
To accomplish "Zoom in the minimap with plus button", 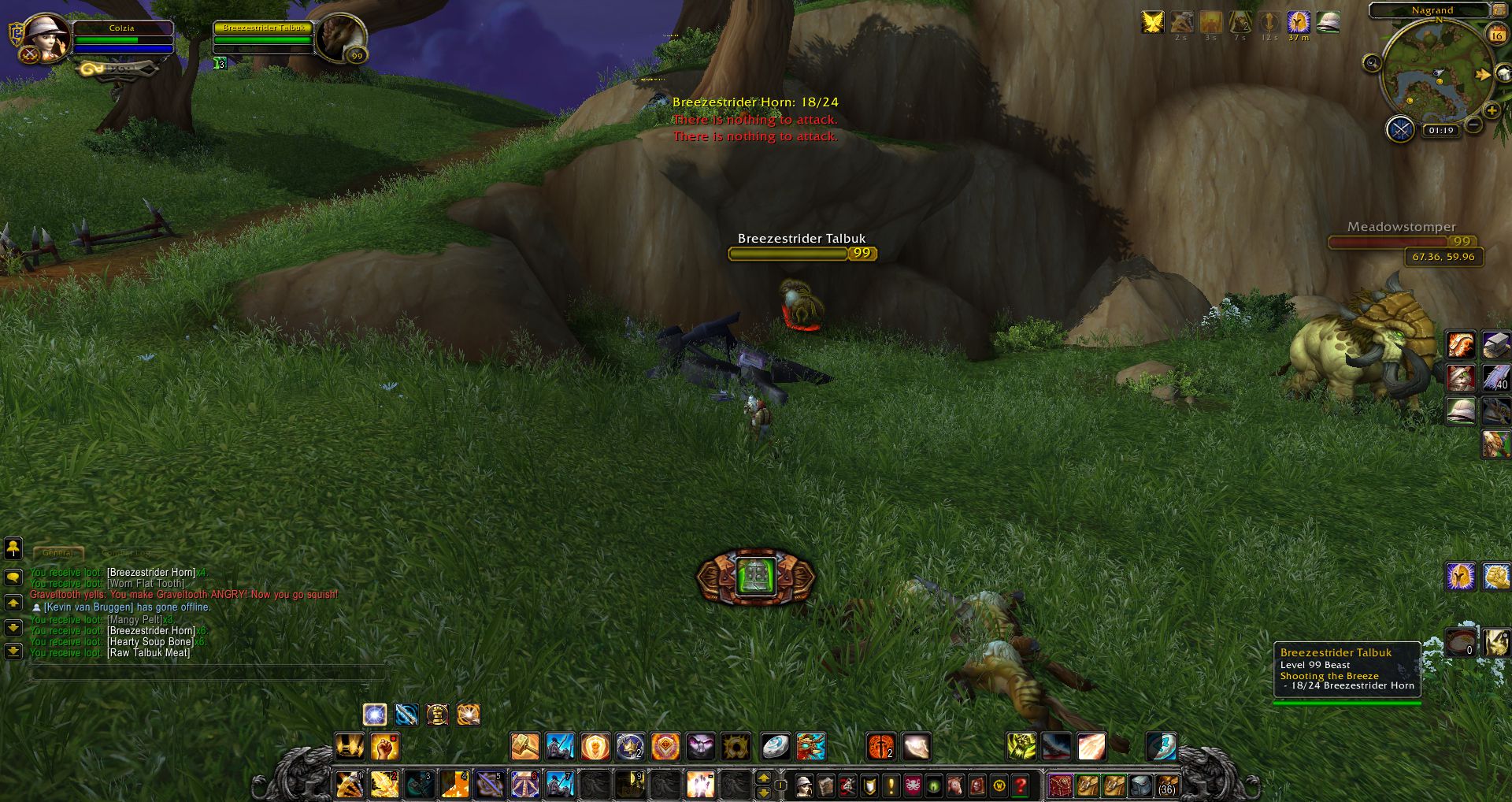I will (1492, 111).
